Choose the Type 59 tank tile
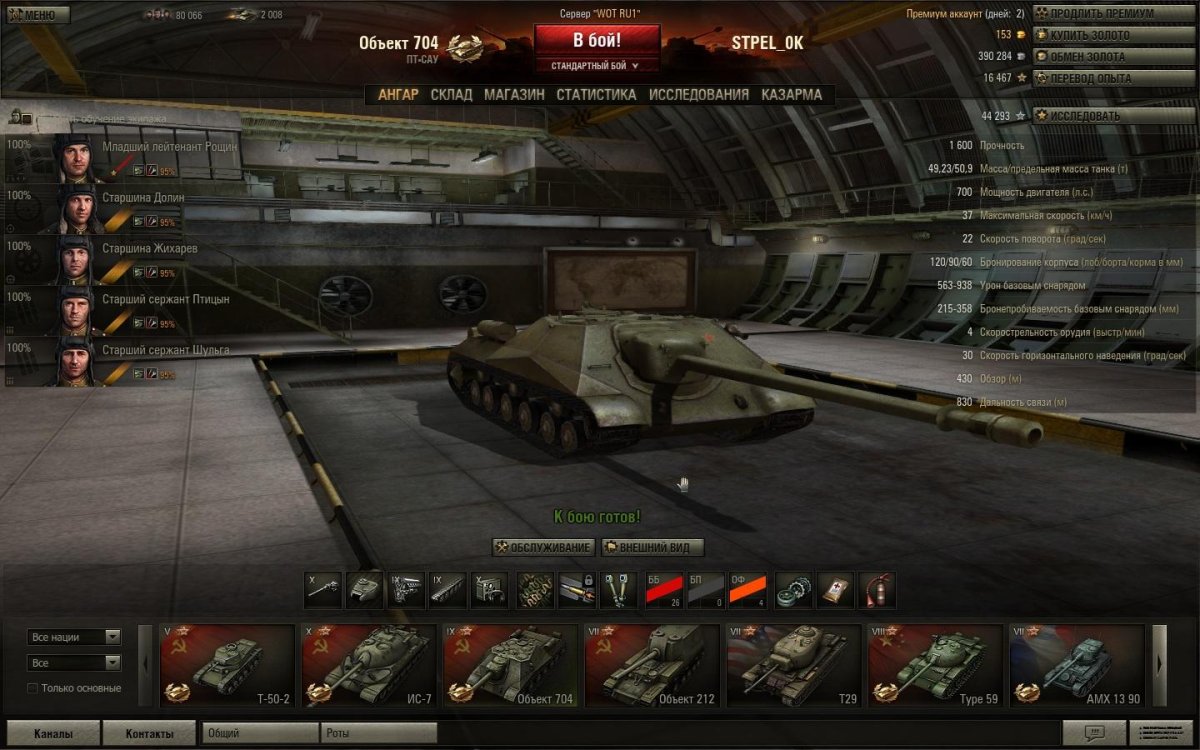This screenshot has height=750, width=1200. [x=935, y=665]
